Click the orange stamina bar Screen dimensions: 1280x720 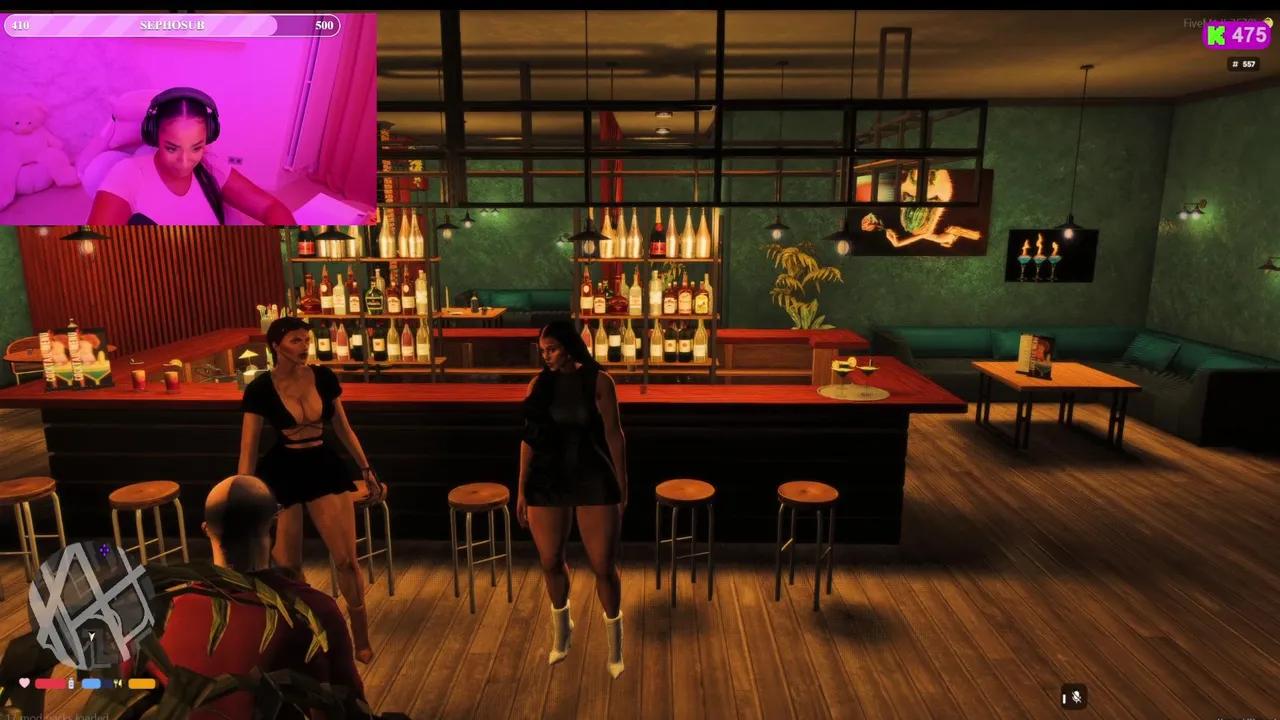(141, 683)
